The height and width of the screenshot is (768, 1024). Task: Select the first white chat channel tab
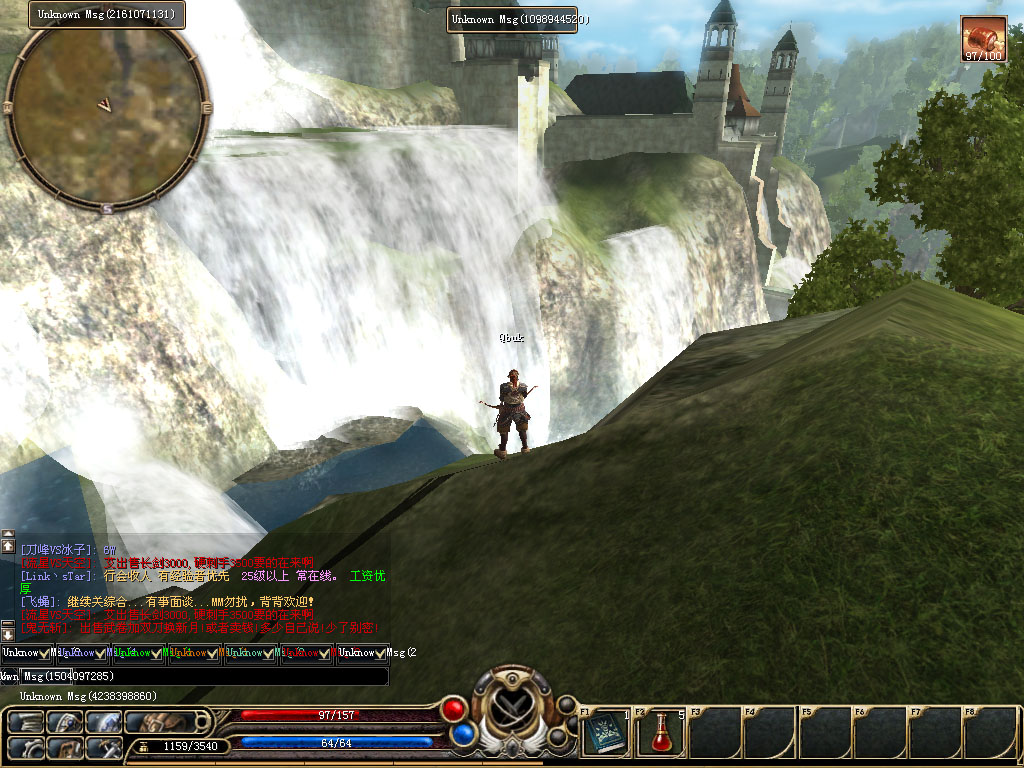27,653
